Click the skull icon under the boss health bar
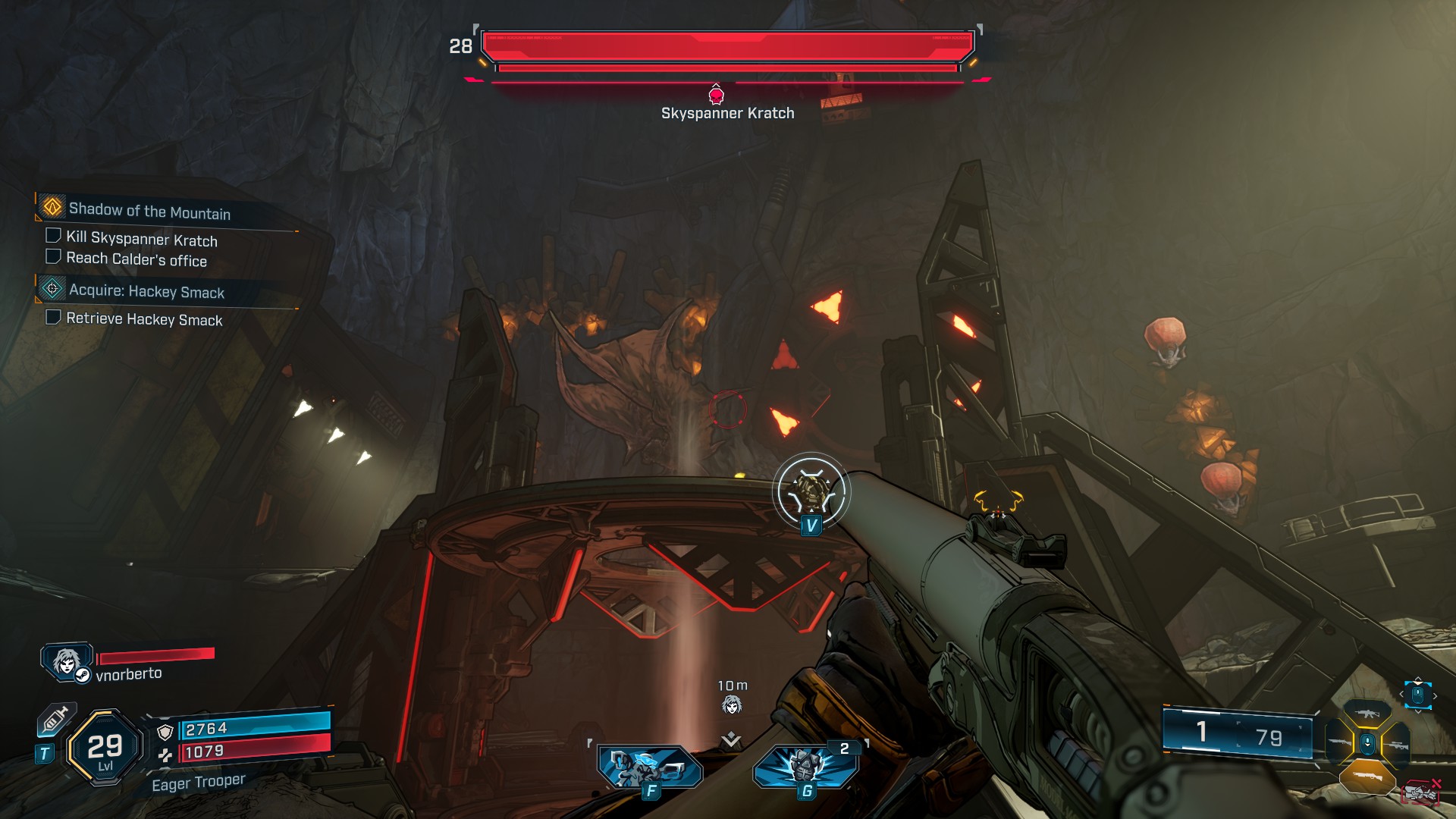The image size is (1456, 819). click(716, 95)
